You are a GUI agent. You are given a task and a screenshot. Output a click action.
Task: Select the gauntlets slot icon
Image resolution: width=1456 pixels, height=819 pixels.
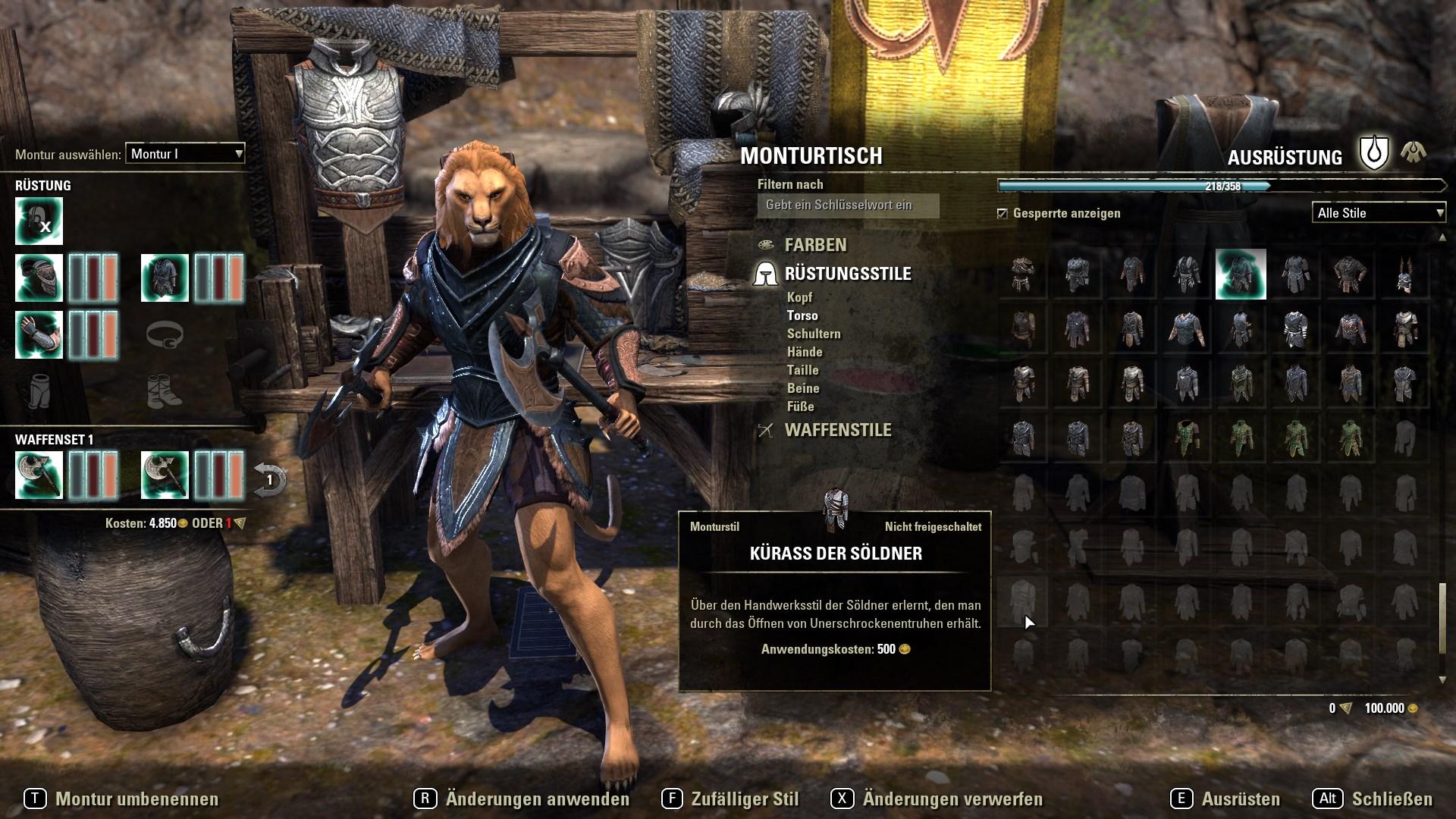pyautogui.click(x=38, y=334)
